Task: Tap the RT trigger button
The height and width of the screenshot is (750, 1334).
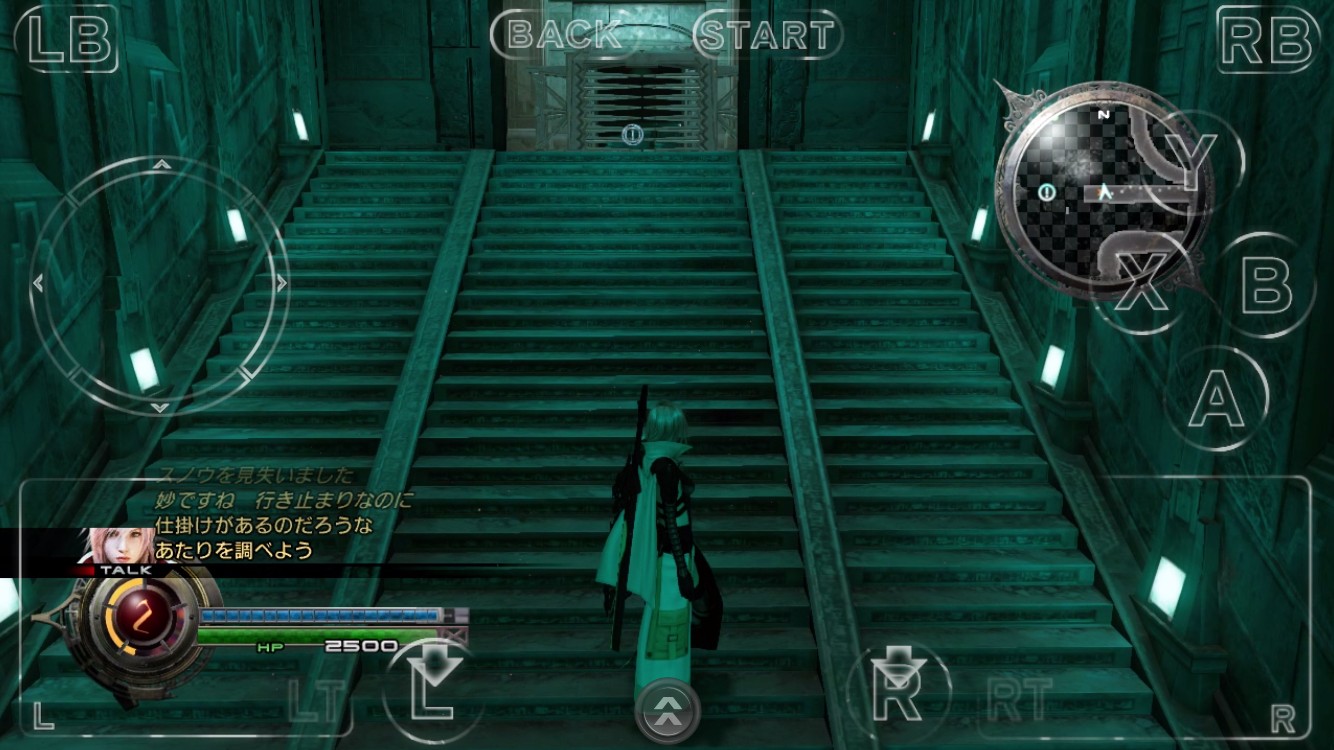Action: [x=1020, y=698]
